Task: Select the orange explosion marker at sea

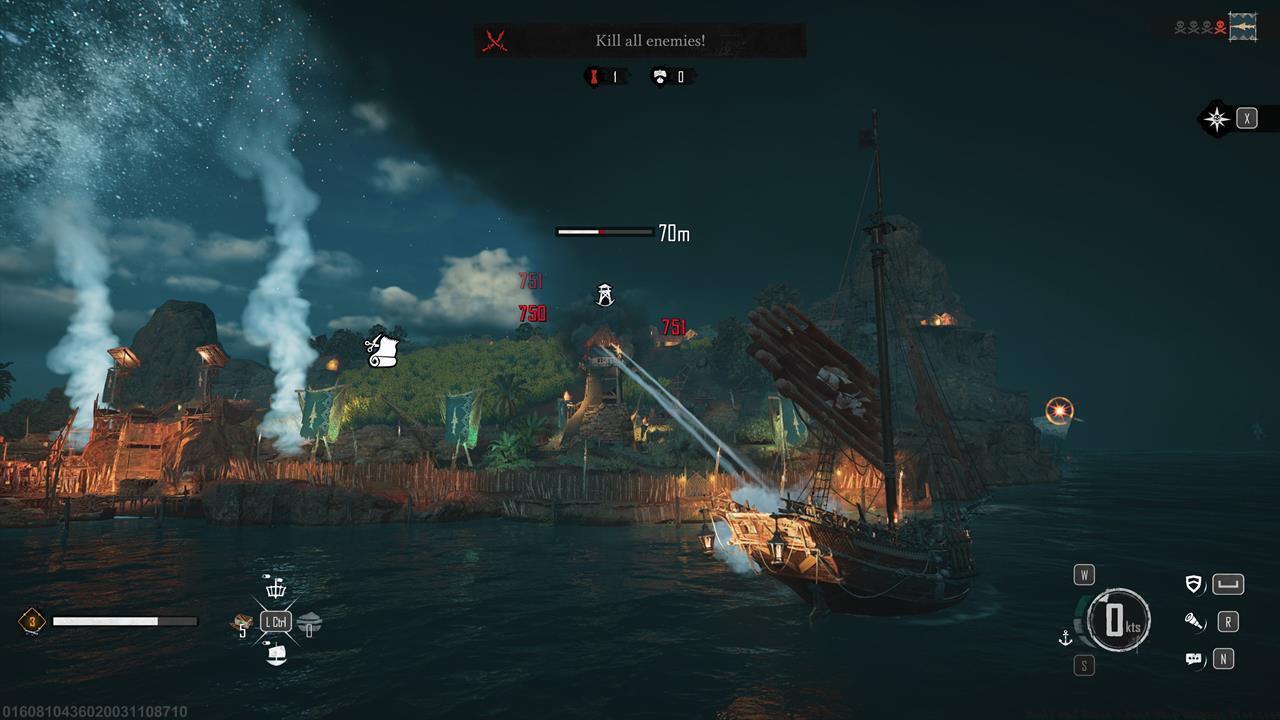Action: pyautogui.click(x=1059, y=410)
